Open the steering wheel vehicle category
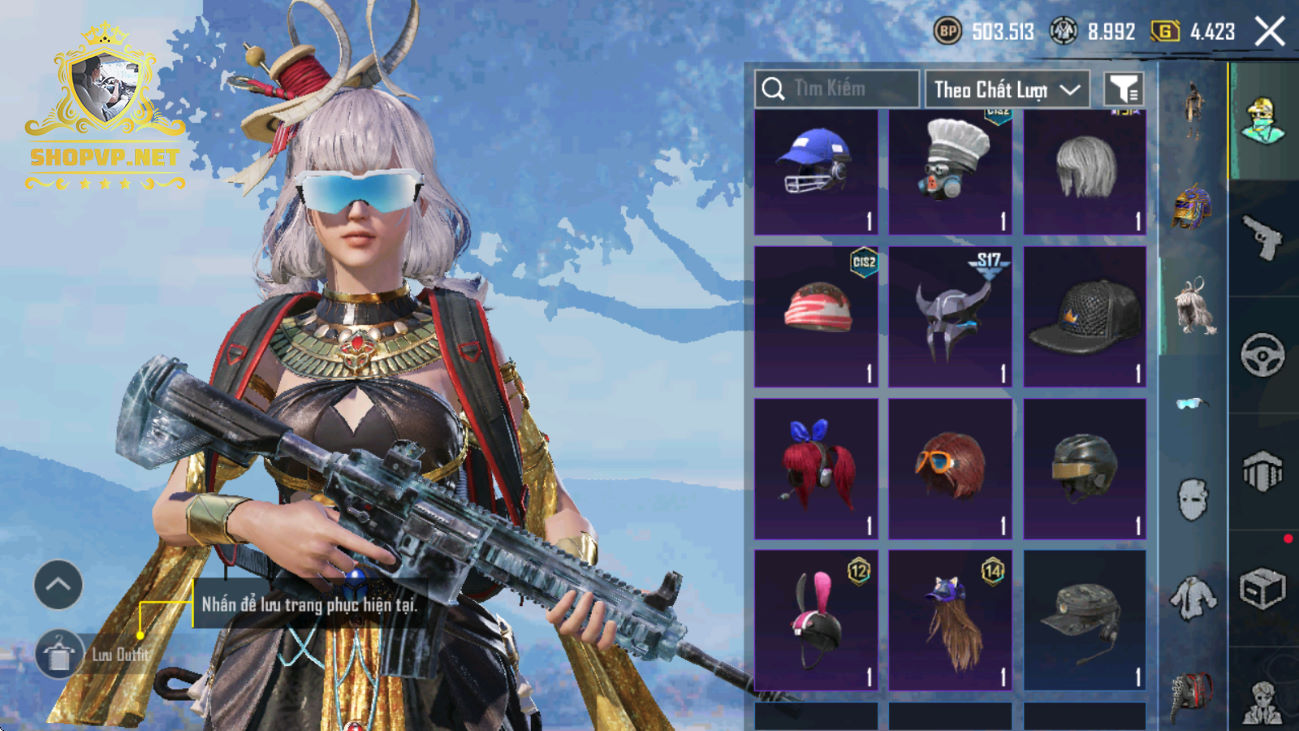 coord(1262,355)
